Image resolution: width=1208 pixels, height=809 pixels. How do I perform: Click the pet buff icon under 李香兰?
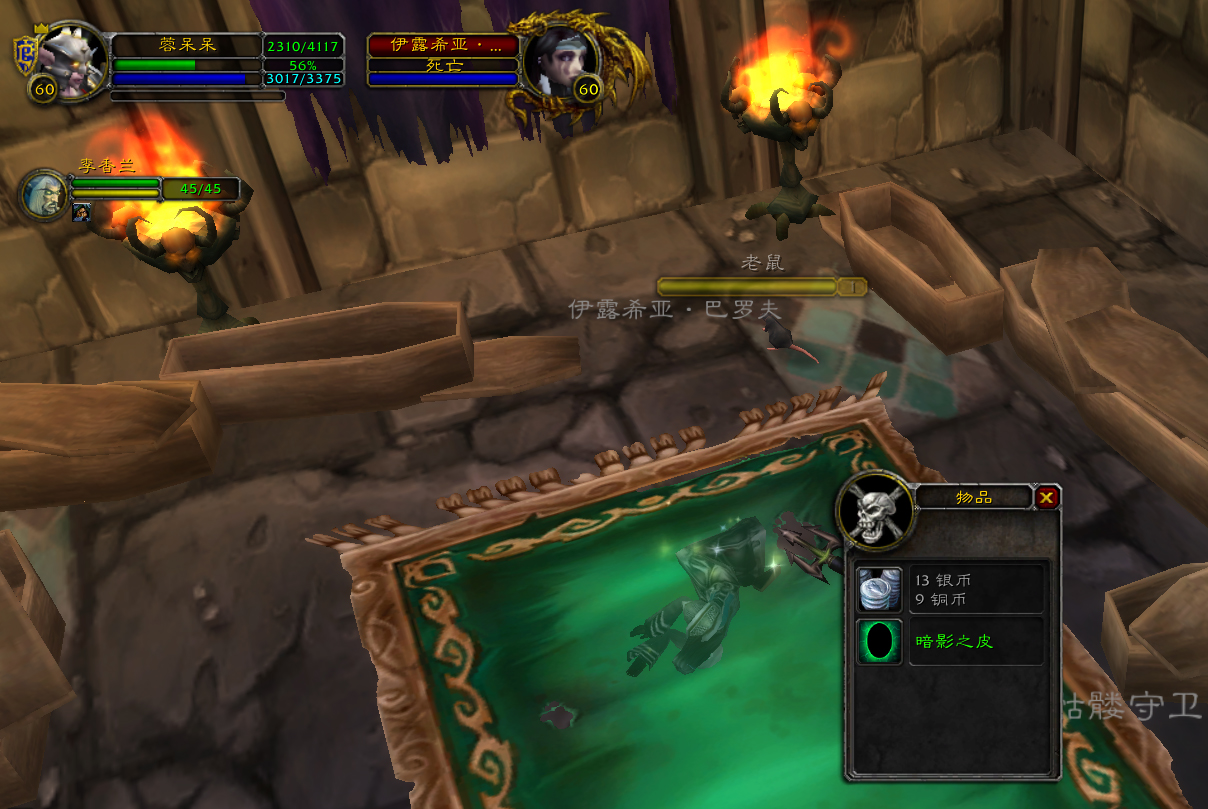pos(81,212)
